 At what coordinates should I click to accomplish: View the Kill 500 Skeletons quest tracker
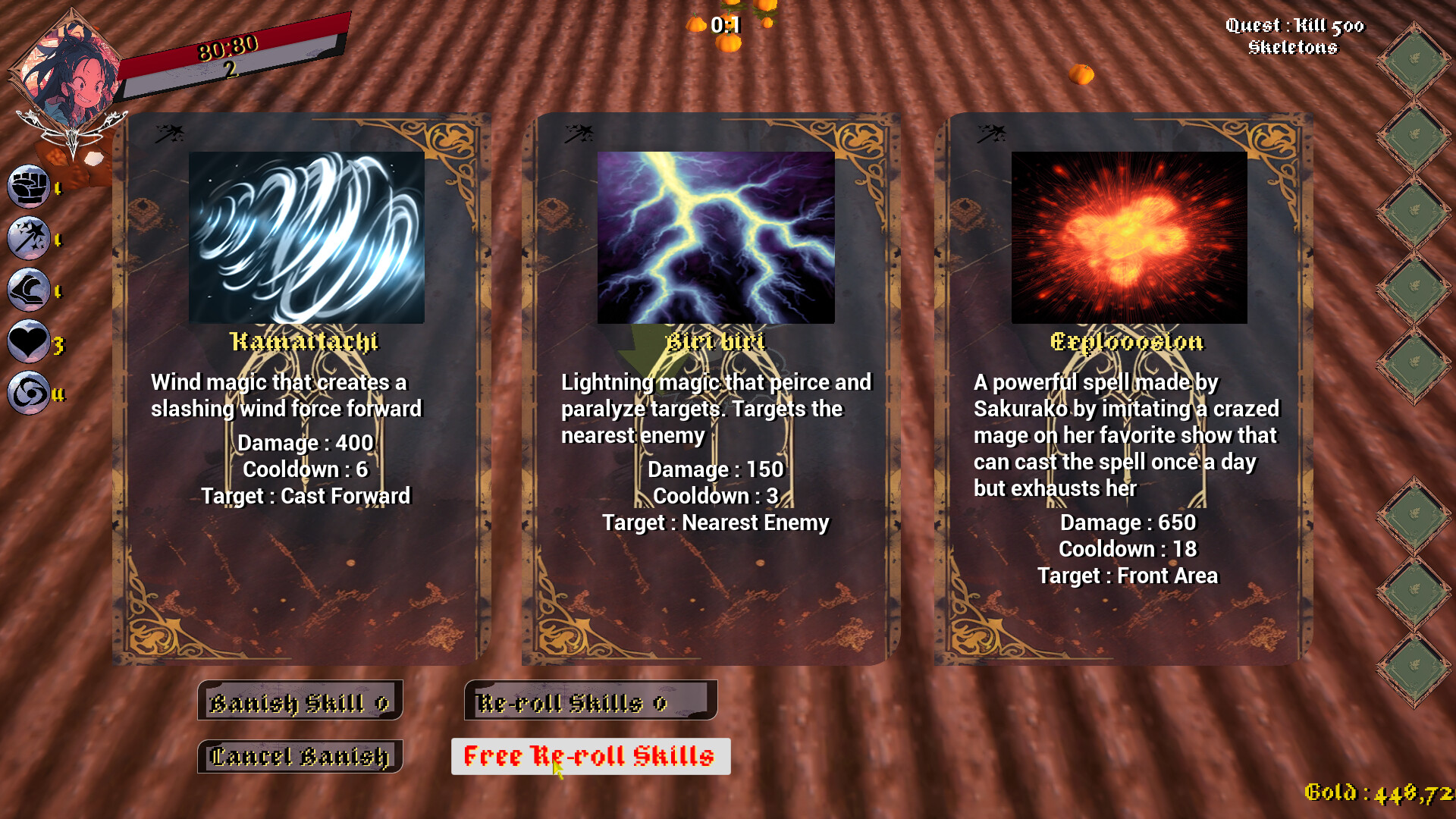pos(1294,36)
